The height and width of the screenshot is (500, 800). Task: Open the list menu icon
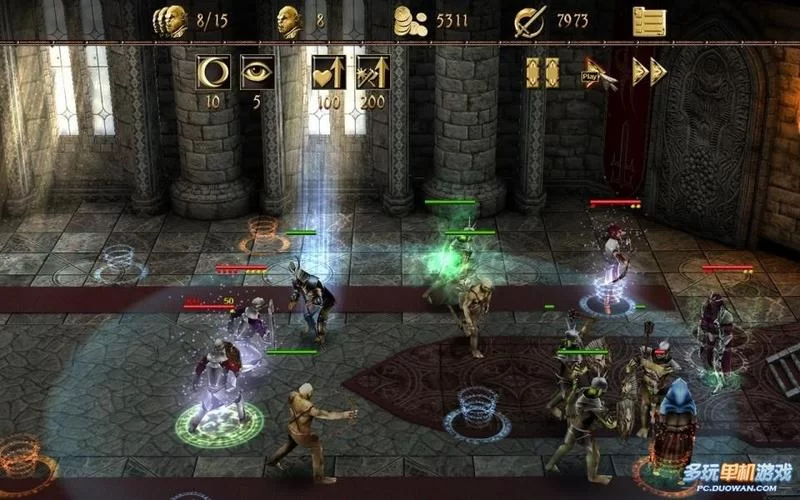[x=649, y=21]
